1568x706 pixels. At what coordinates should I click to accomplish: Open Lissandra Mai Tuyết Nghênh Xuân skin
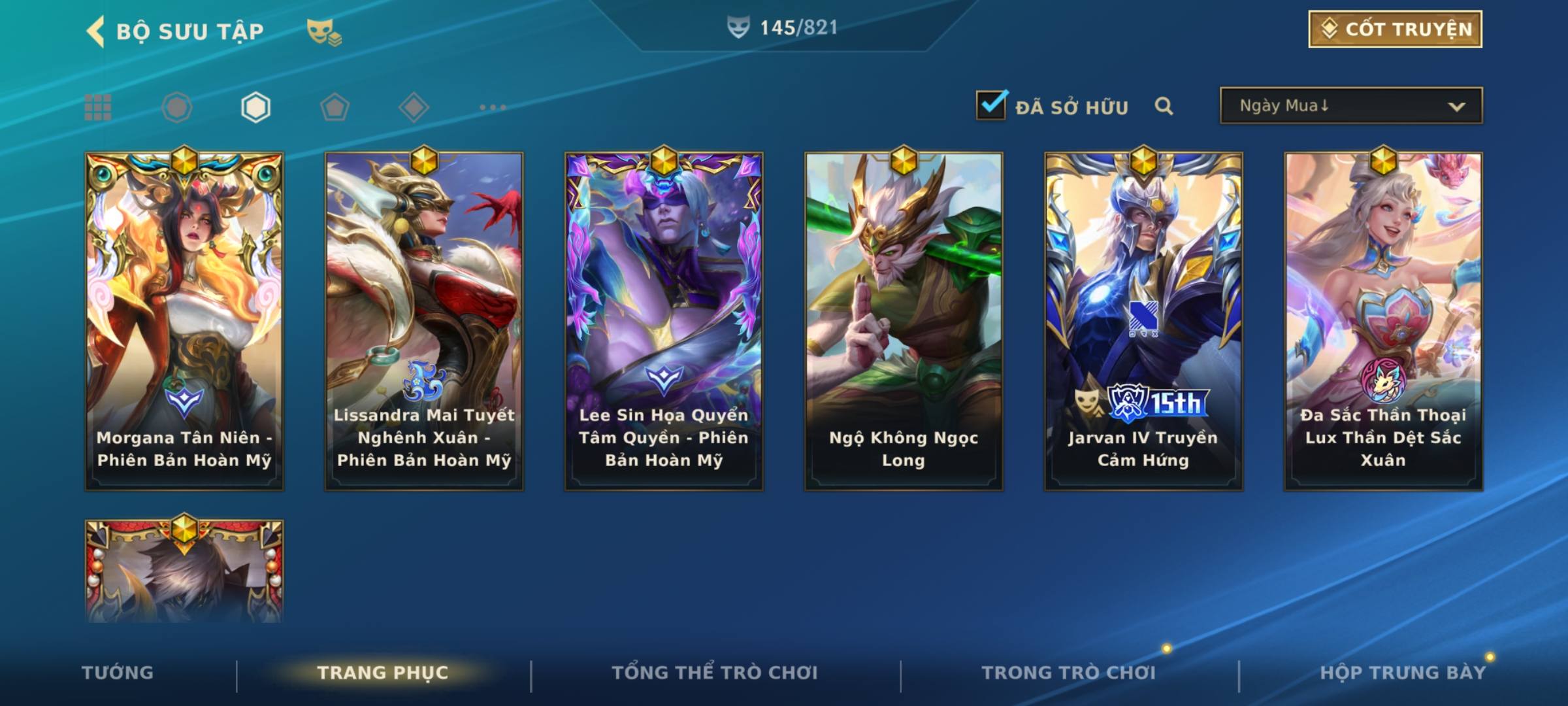424,320
